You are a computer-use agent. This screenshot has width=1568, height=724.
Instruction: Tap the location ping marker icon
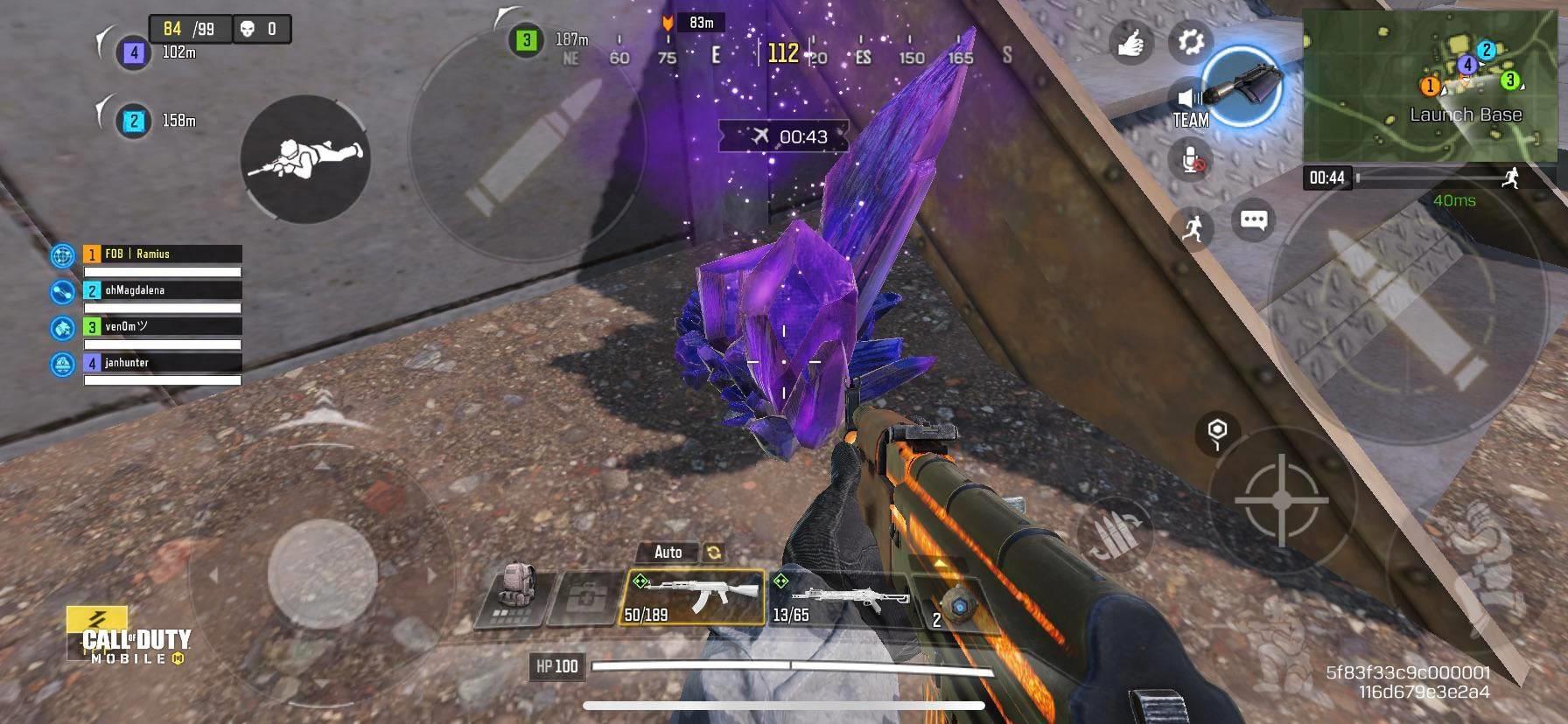pos(1216,432)
